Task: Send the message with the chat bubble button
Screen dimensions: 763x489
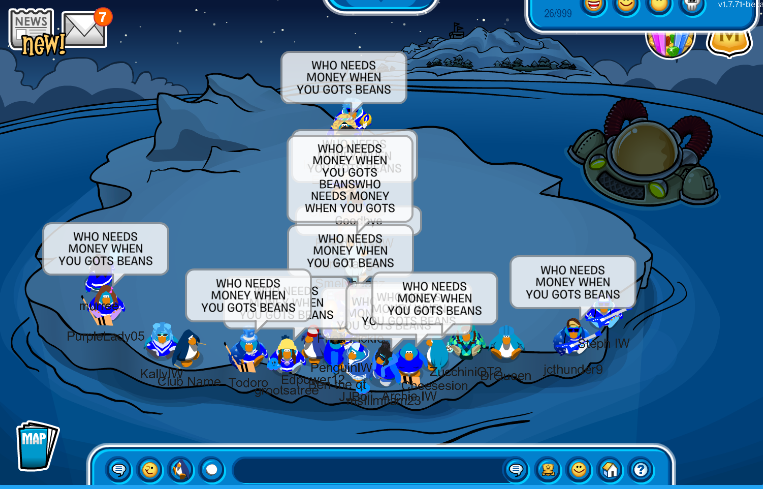Action: click(517, 469)
